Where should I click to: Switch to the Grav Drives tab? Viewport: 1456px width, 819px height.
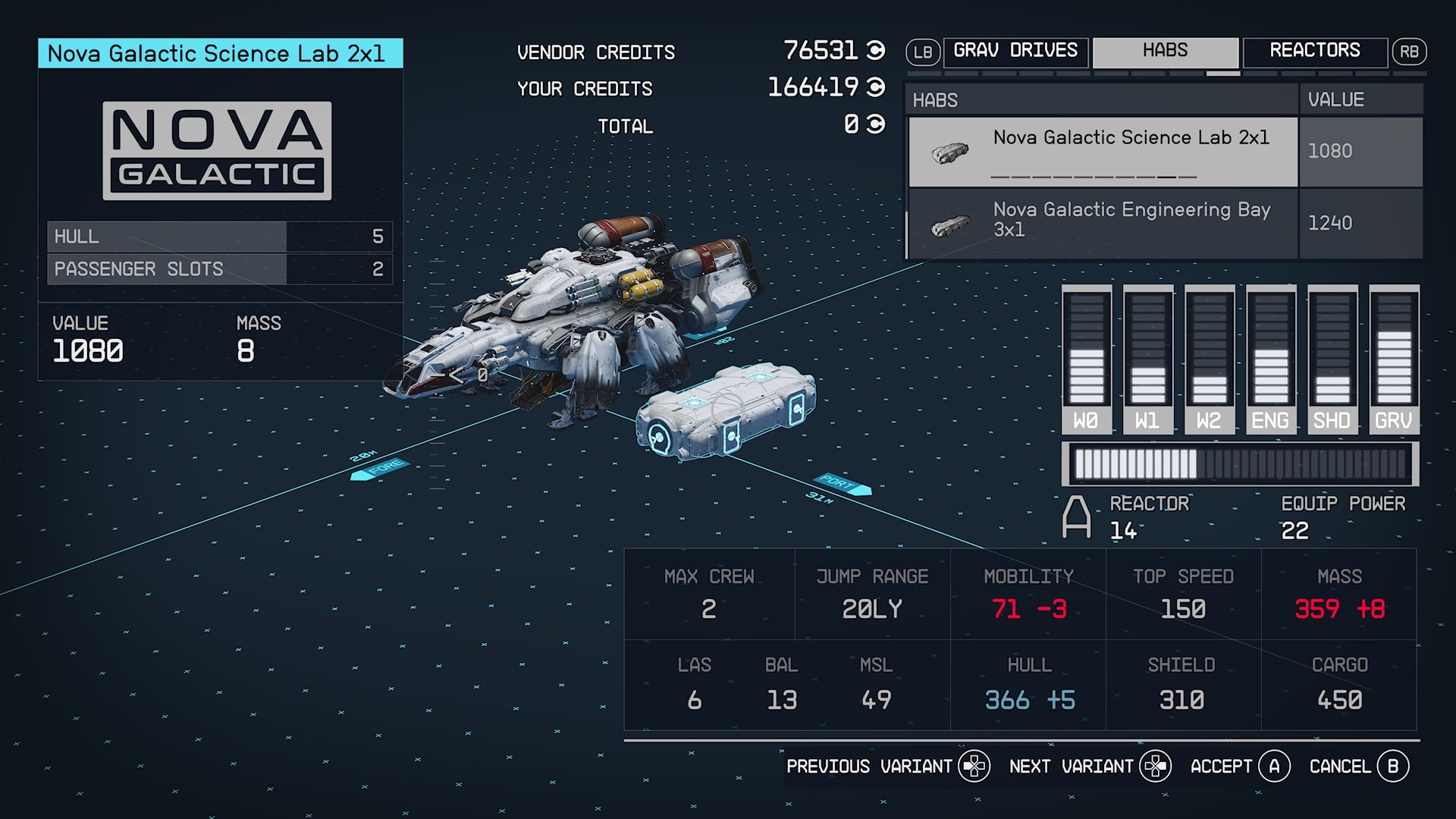1015,52
